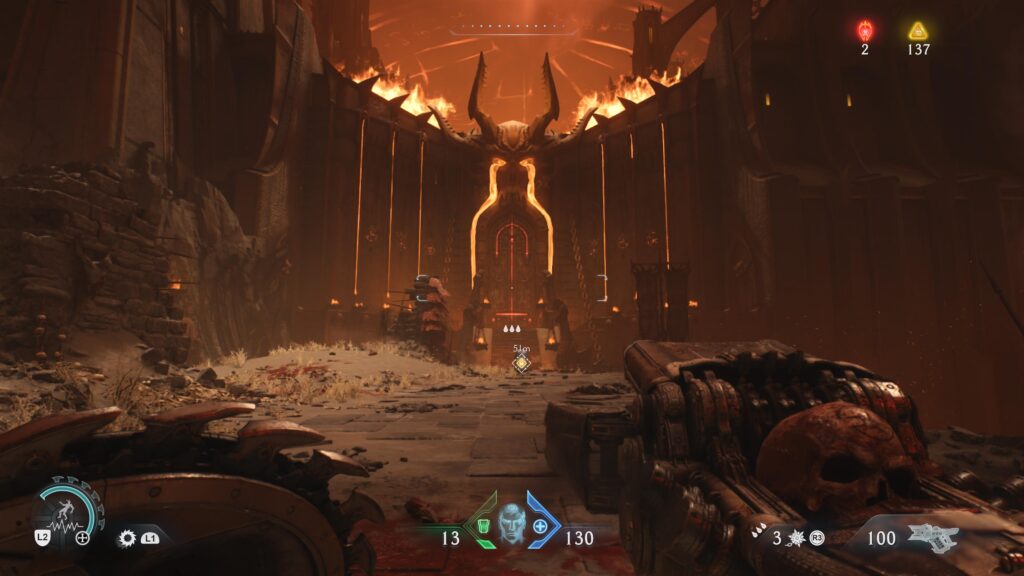Image resolution: width=1024 pixels, height=576 pixels.
Task: Activate the spiked melee attack icon
Action: (x=797, y=539)
